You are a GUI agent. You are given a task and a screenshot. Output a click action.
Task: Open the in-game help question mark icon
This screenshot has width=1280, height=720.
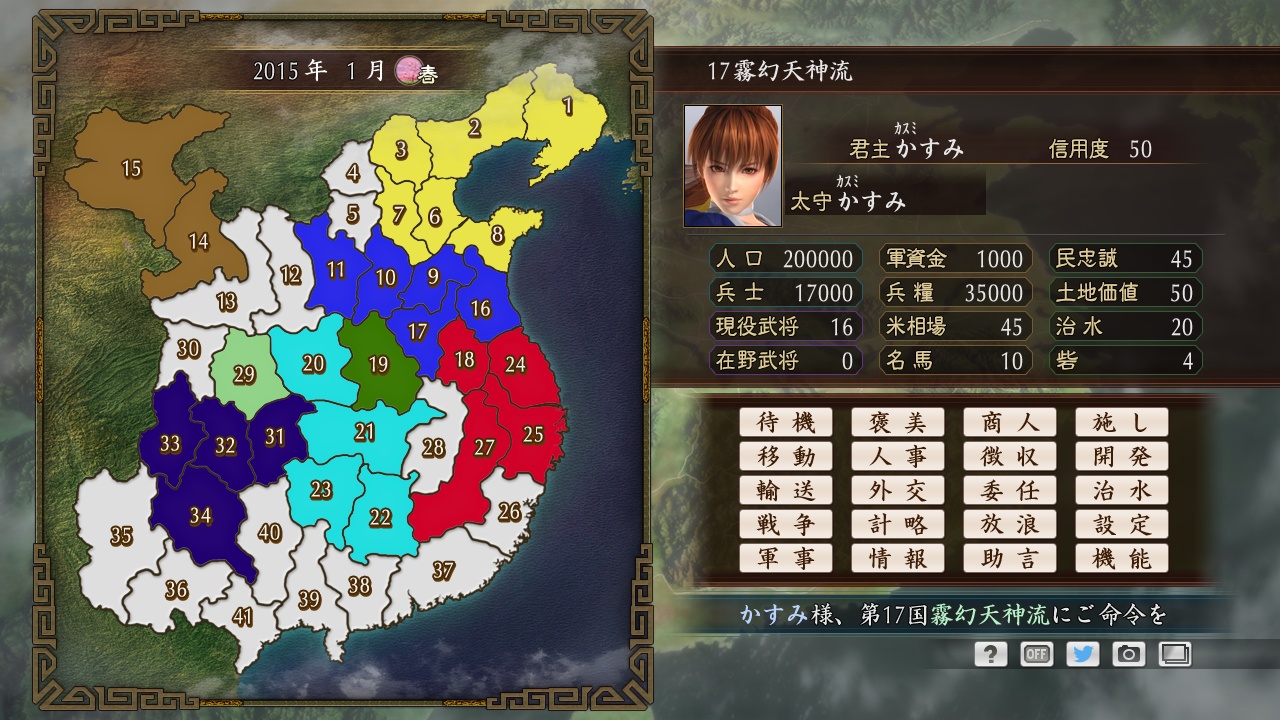pyautogui.click(x=990, y=654)
